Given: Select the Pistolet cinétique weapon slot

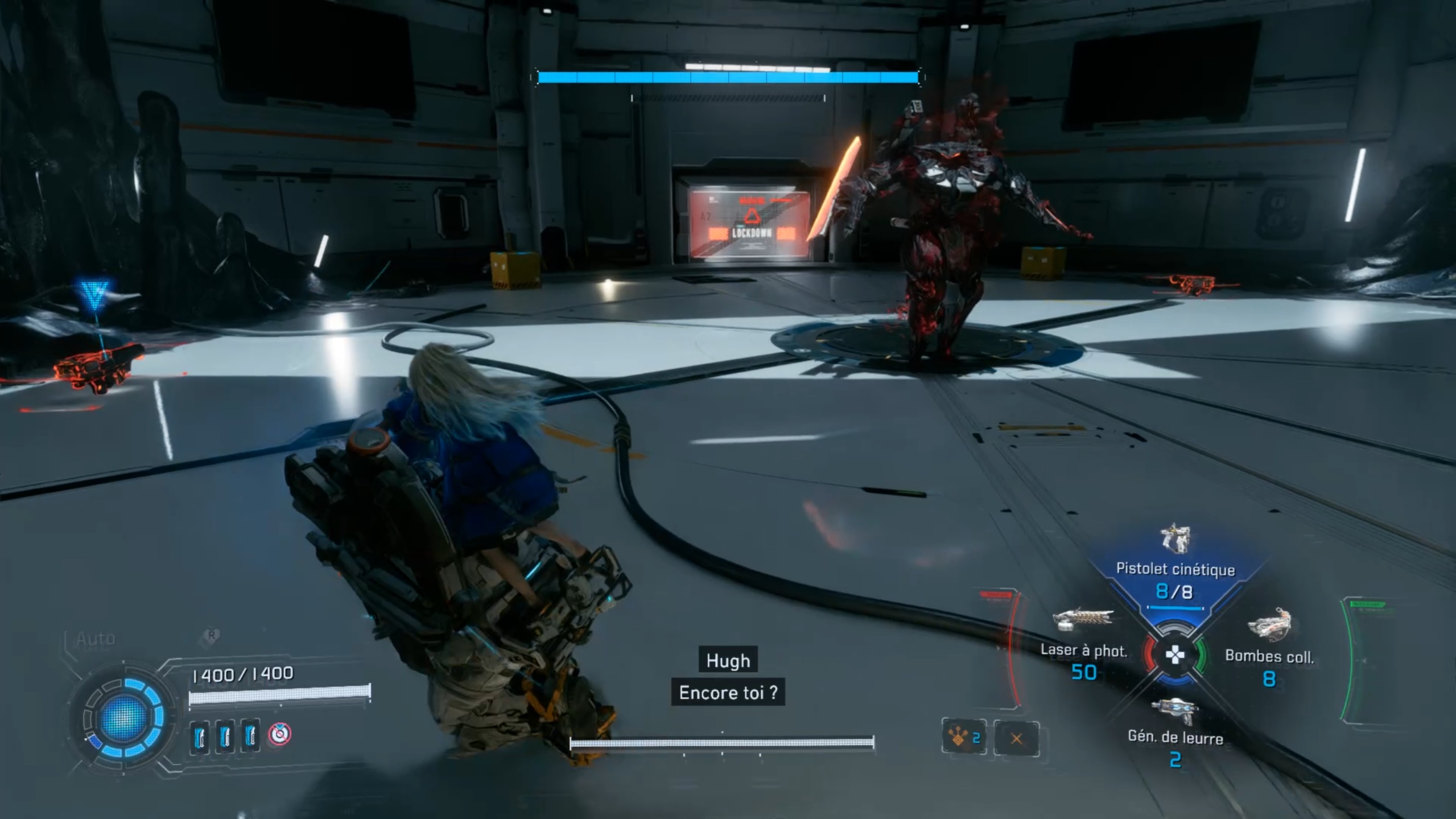Looking at the screenshot, I should point(1175,569).
